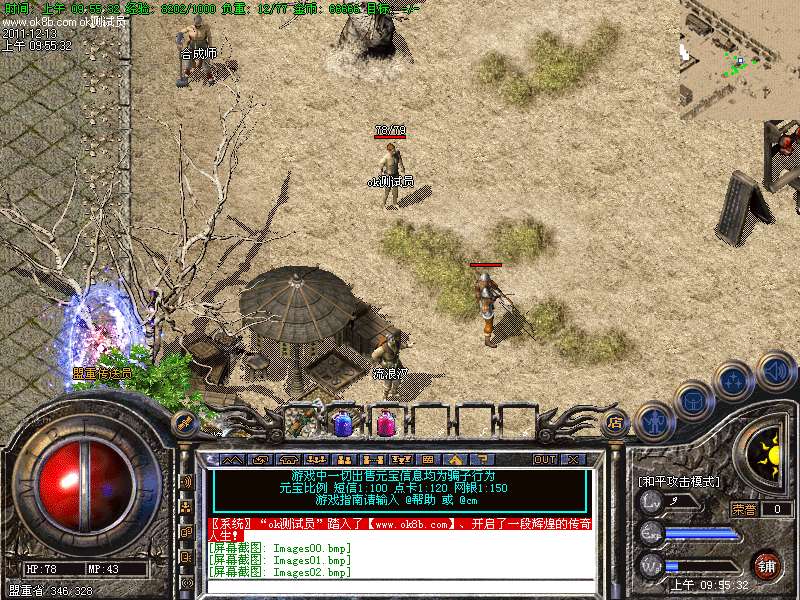The height and width of the screenshot is (600, 800).
Task: Open the skills button with four stars
Action: click(733, 381)
